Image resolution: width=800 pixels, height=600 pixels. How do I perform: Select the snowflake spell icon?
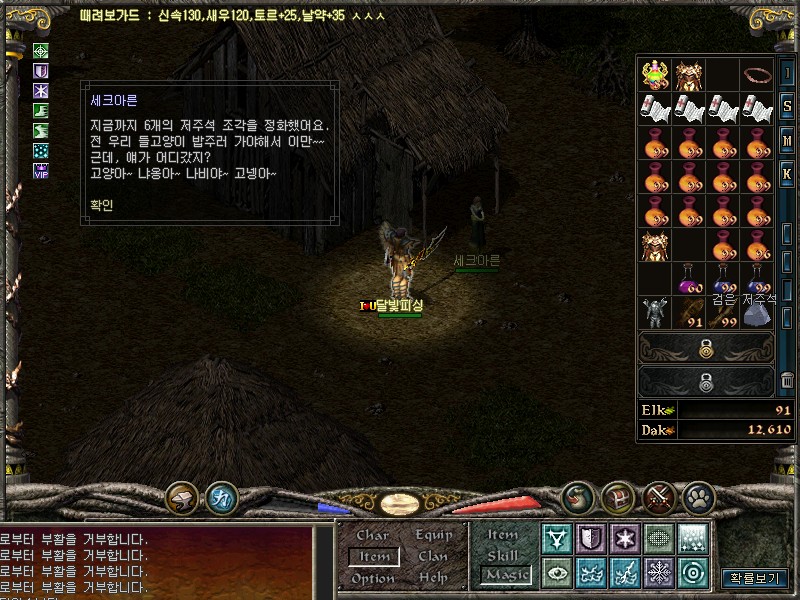[x=658, y=573]
